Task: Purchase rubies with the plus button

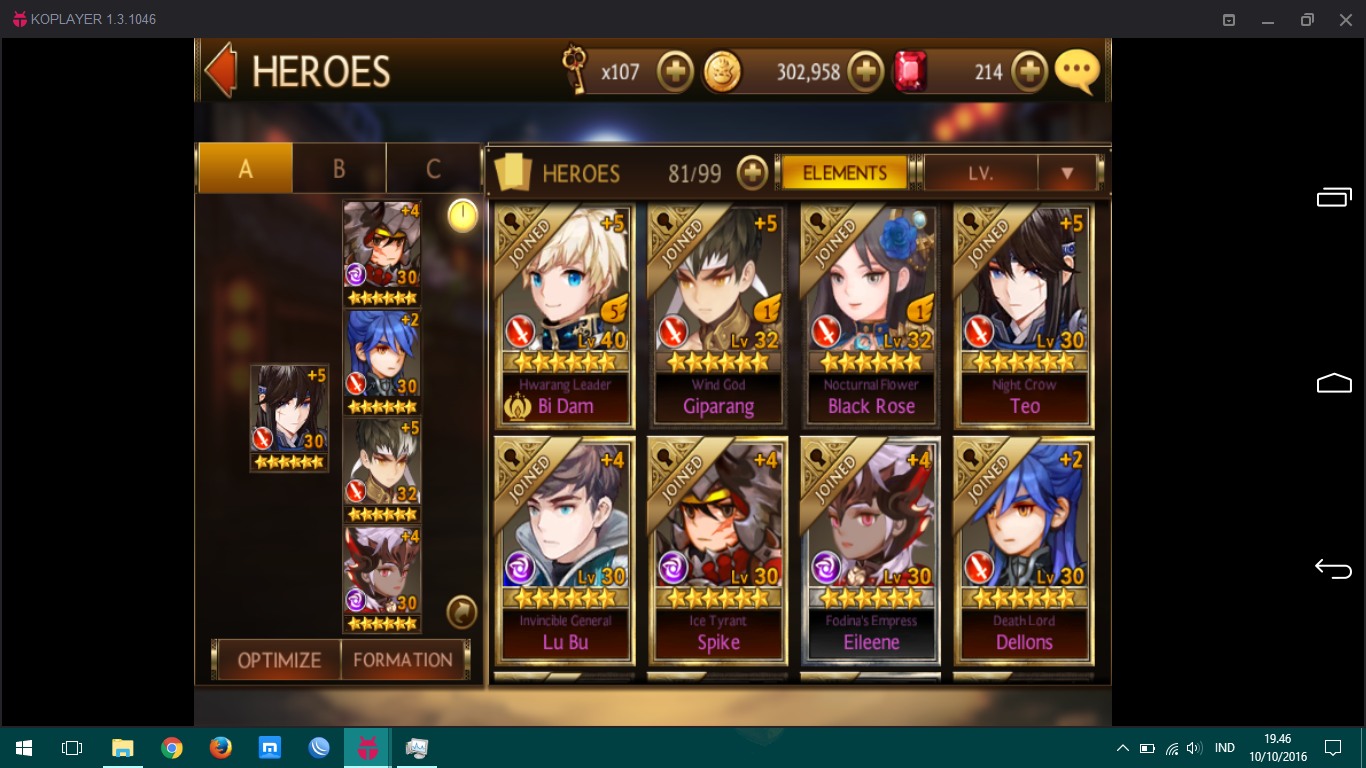Action: click(1029, 72)
